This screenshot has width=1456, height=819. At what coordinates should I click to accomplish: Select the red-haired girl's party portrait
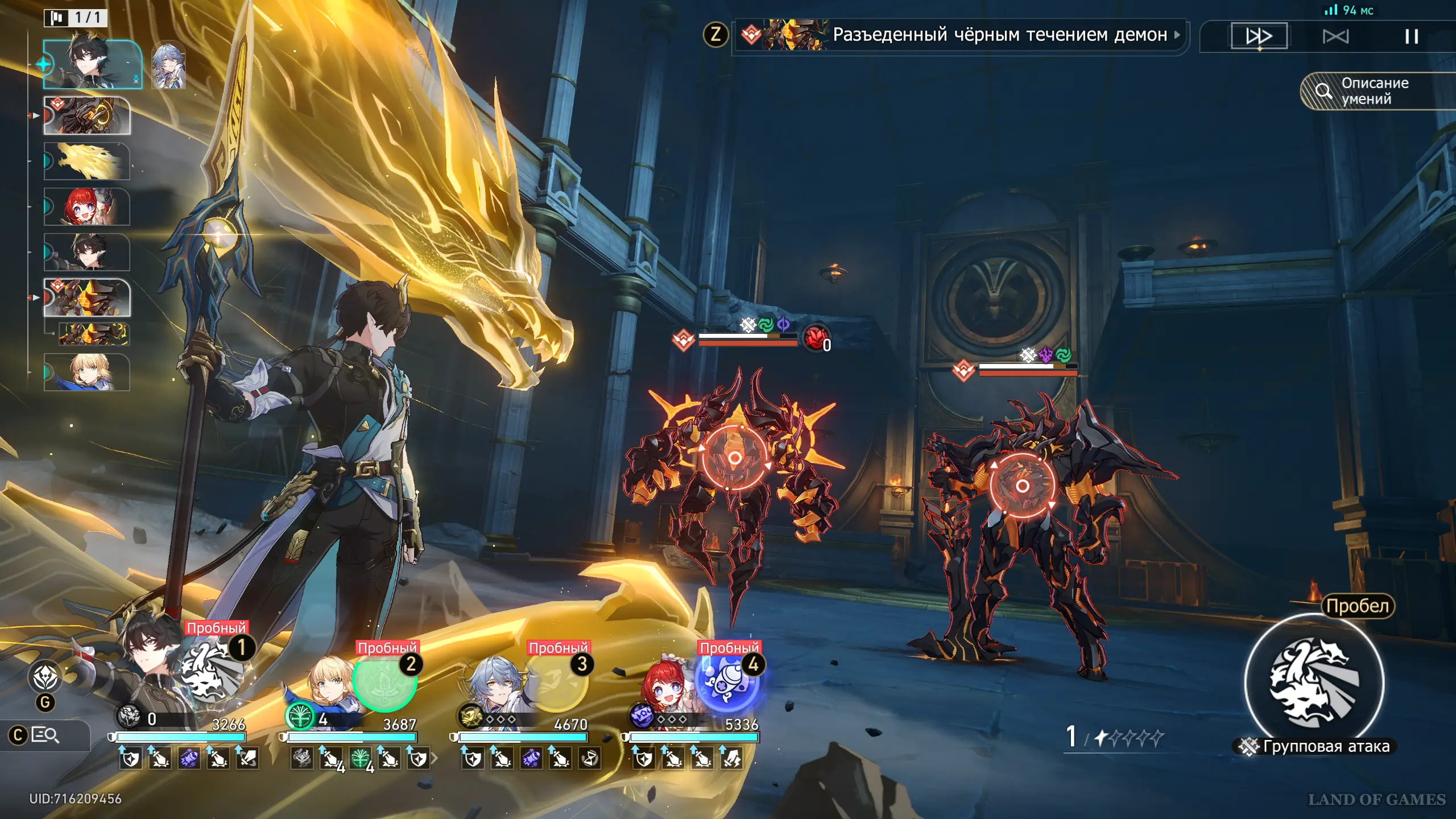pos(665,688)
